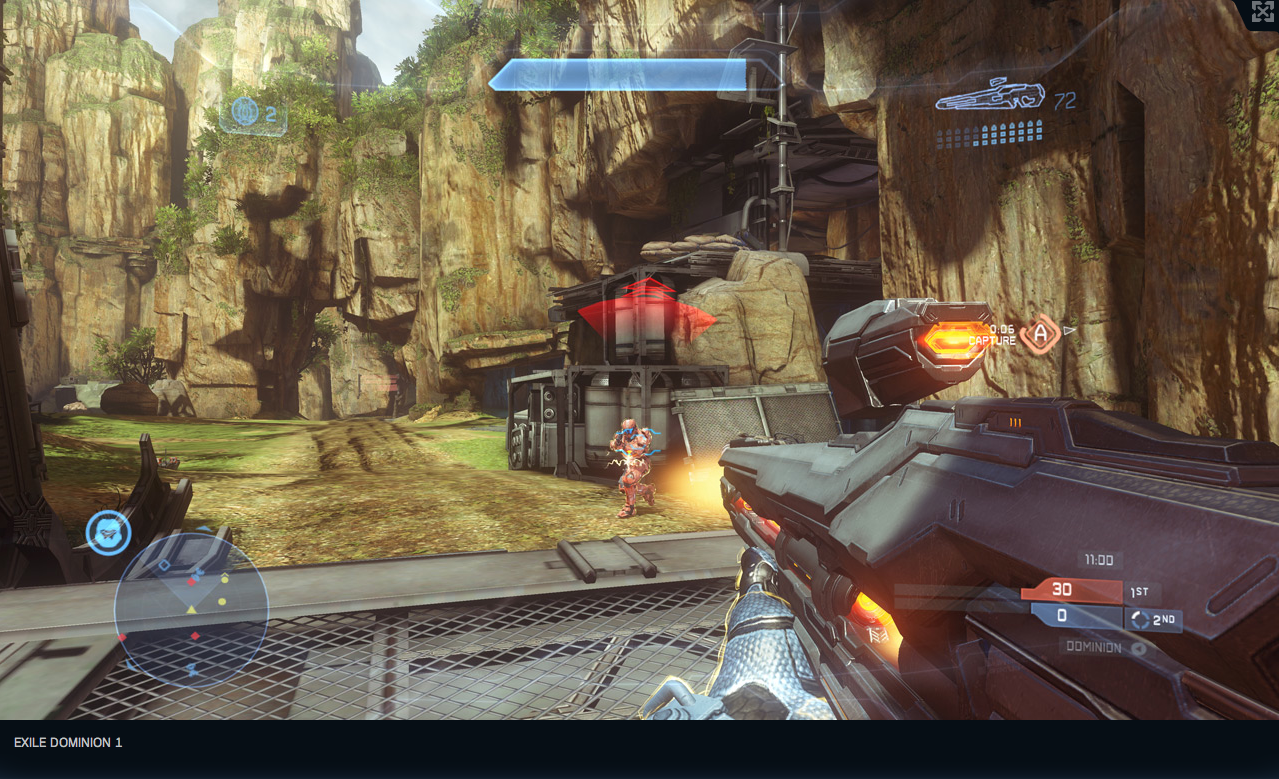Activate the armor ability icon above the radar
The width and height of the screenshot is (1279, 779).
(x=108, y=533)
